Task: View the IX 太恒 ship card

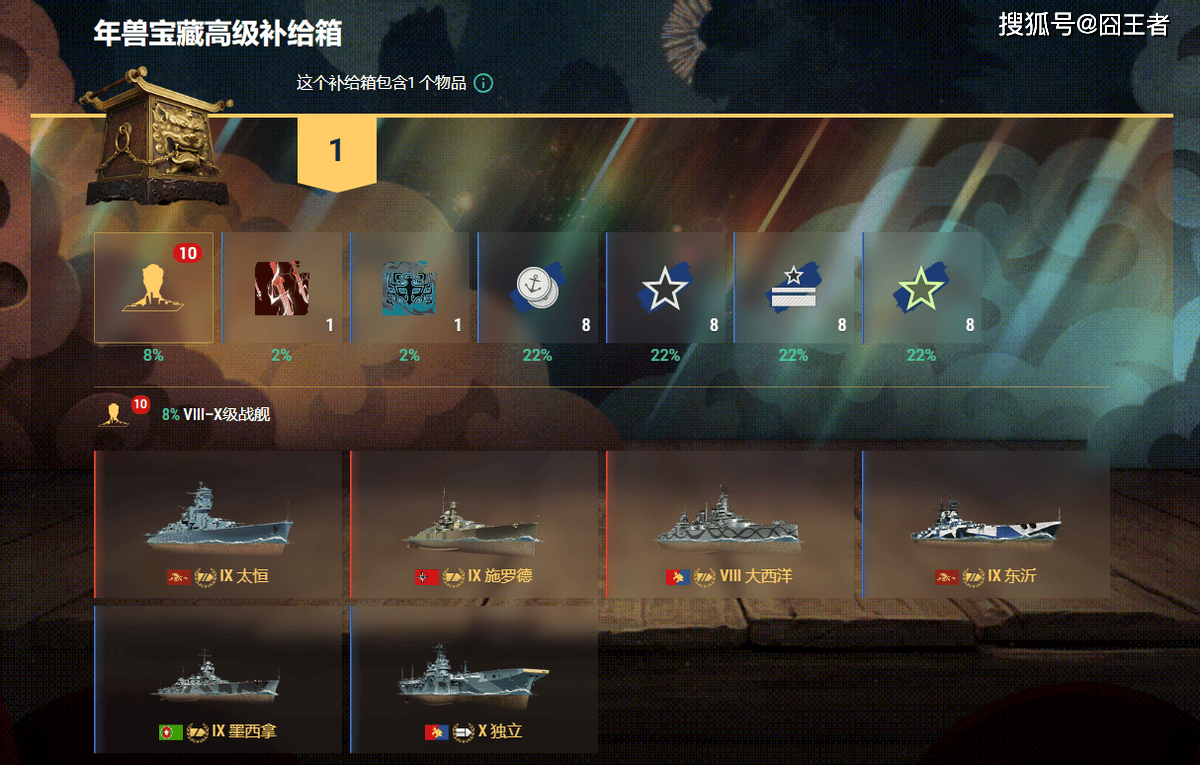Action: tap(219, 525)
